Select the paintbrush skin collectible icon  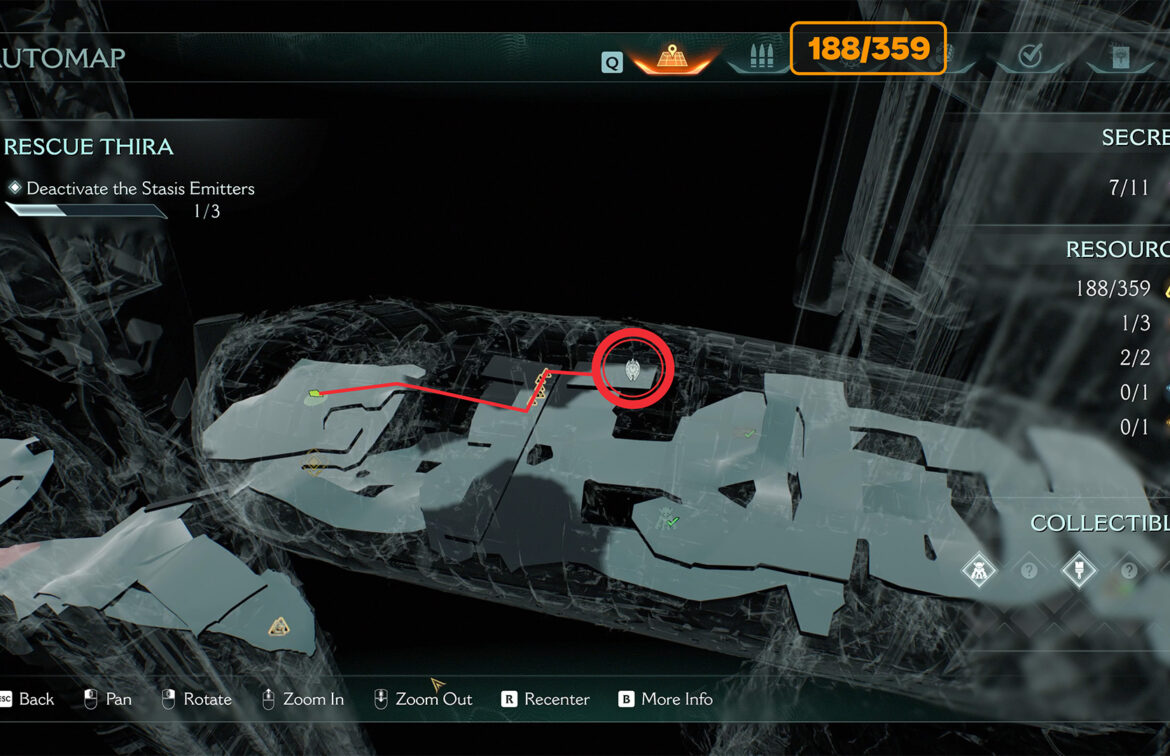1078,571
